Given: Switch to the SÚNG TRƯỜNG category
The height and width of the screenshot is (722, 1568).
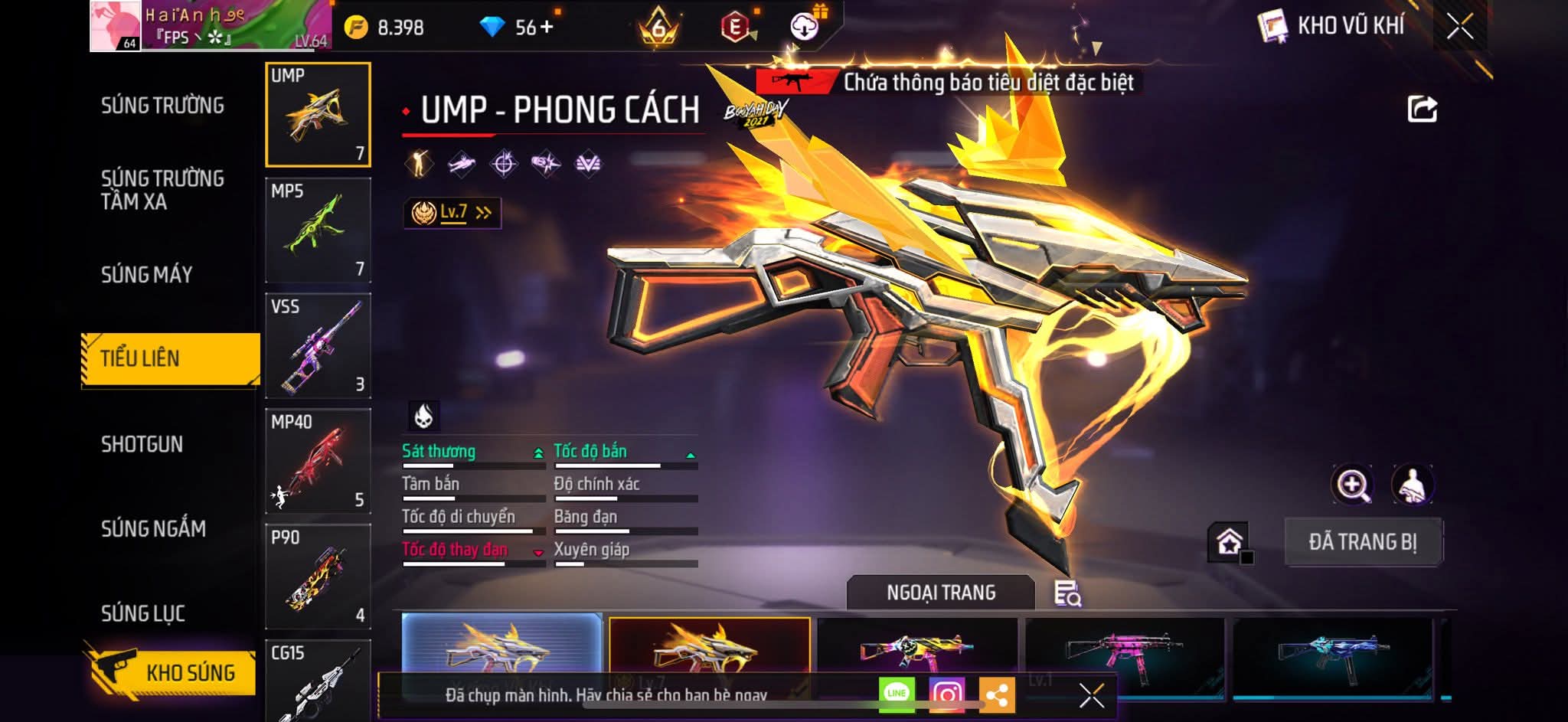Looking at the screenshot, I should coord(162,106).
